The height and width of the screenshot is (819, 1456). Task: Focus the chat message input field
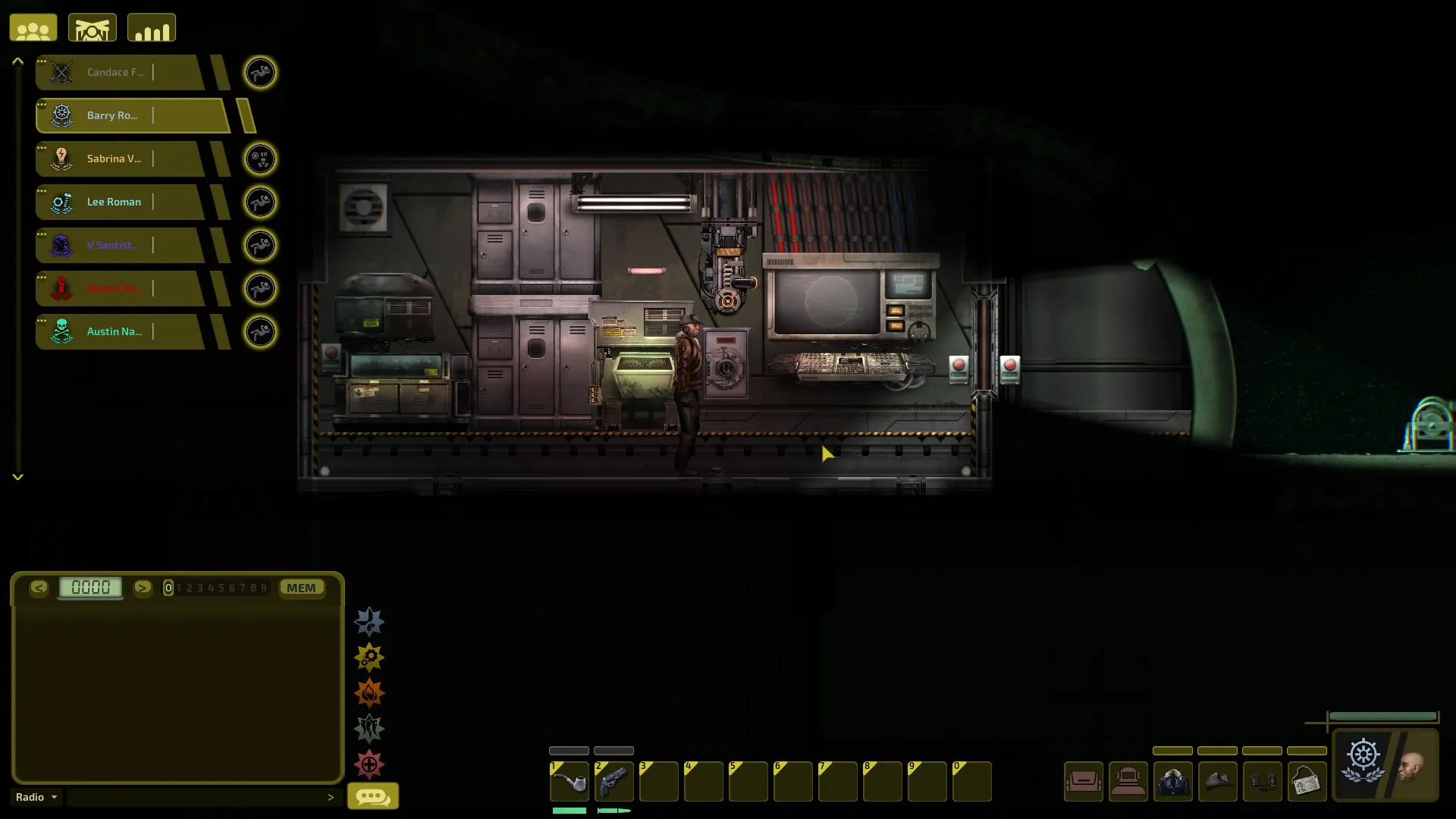[197, 797]
